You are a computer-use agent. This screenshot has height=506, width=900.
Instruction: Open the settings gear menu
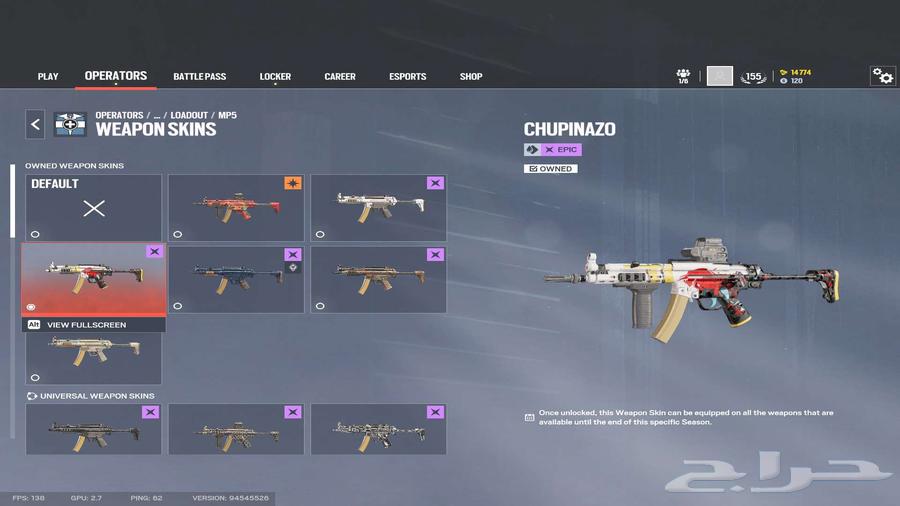click(882, 76)
